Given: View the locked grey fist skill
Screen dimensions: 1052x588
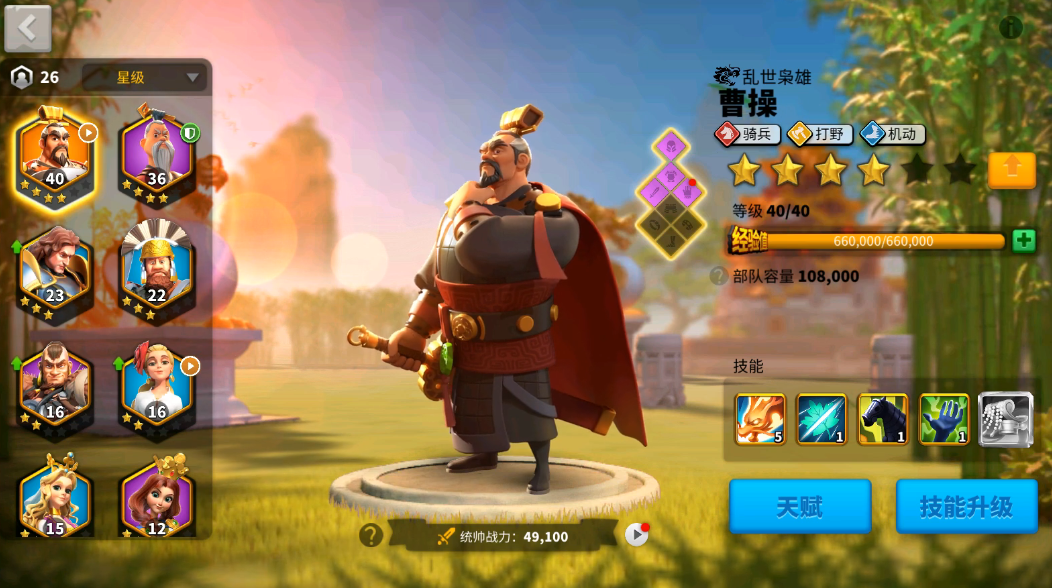Looking at the screenshot, I should coord(1005,418).
